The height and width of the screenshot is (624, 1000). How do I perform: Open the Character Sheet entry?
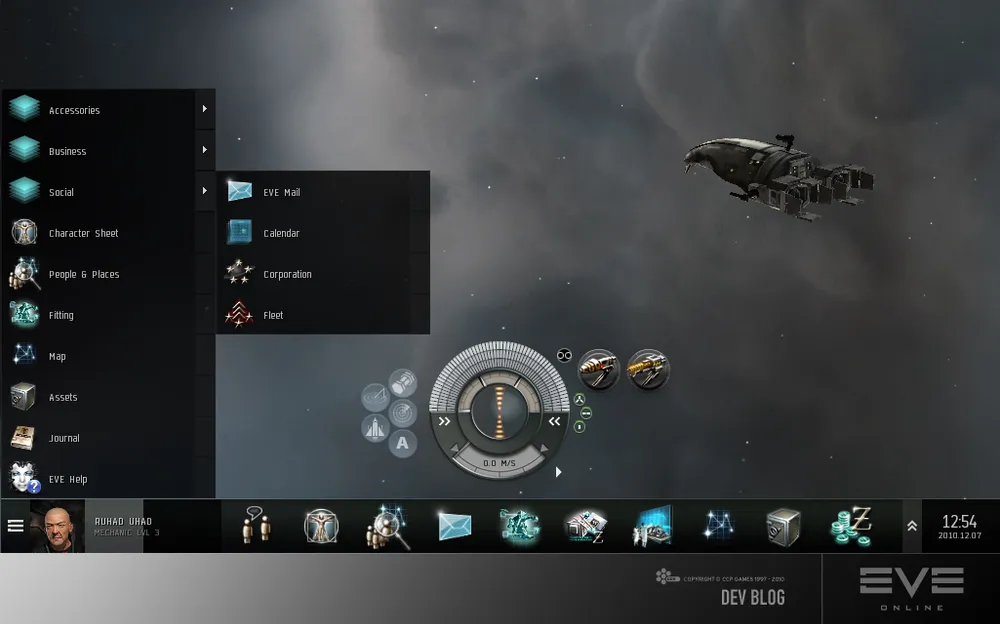click(x=83, y=233)
